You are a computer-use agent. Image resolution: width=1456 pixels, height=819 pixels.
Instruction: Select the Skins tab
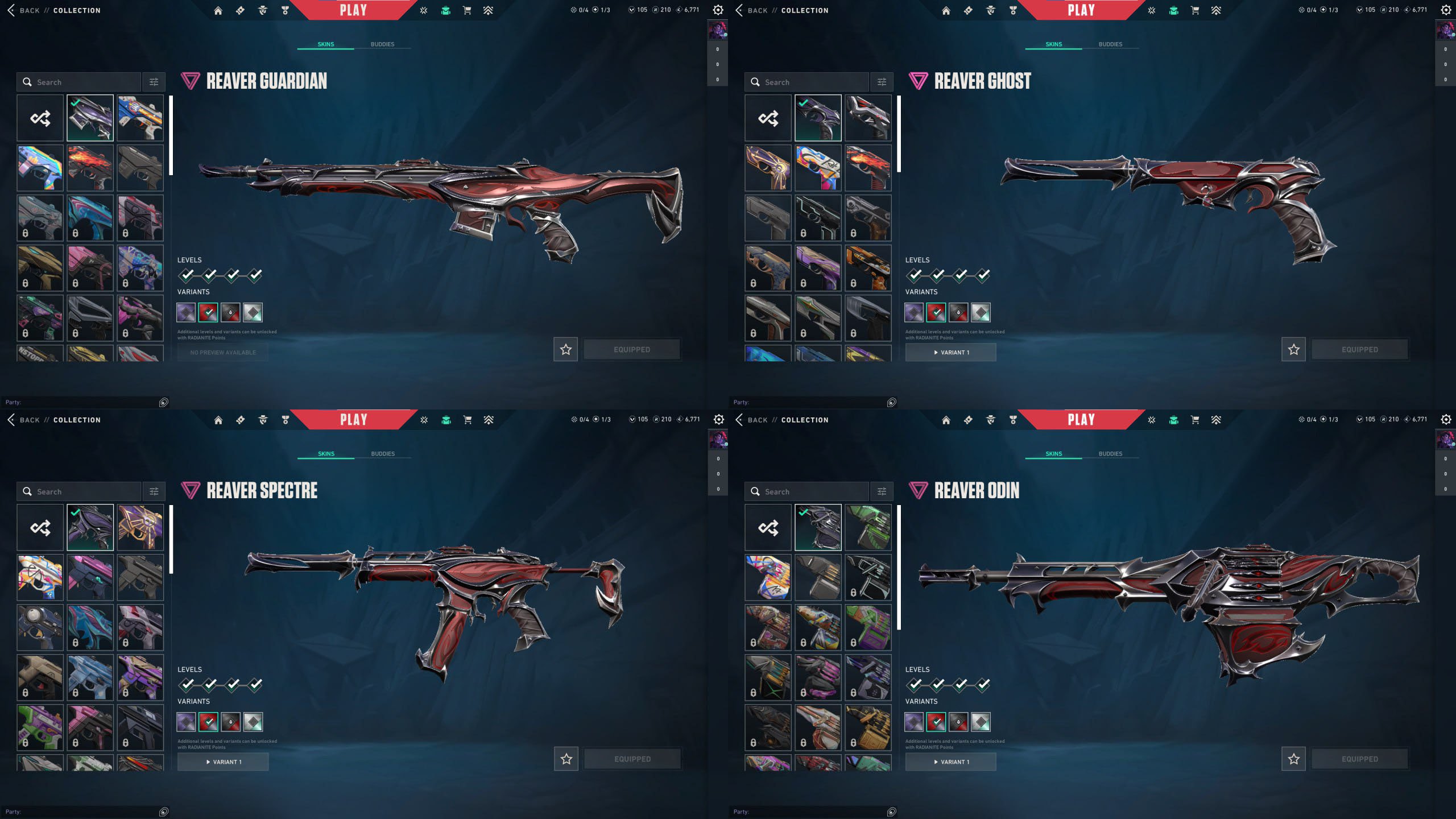[x=325, y=44]
